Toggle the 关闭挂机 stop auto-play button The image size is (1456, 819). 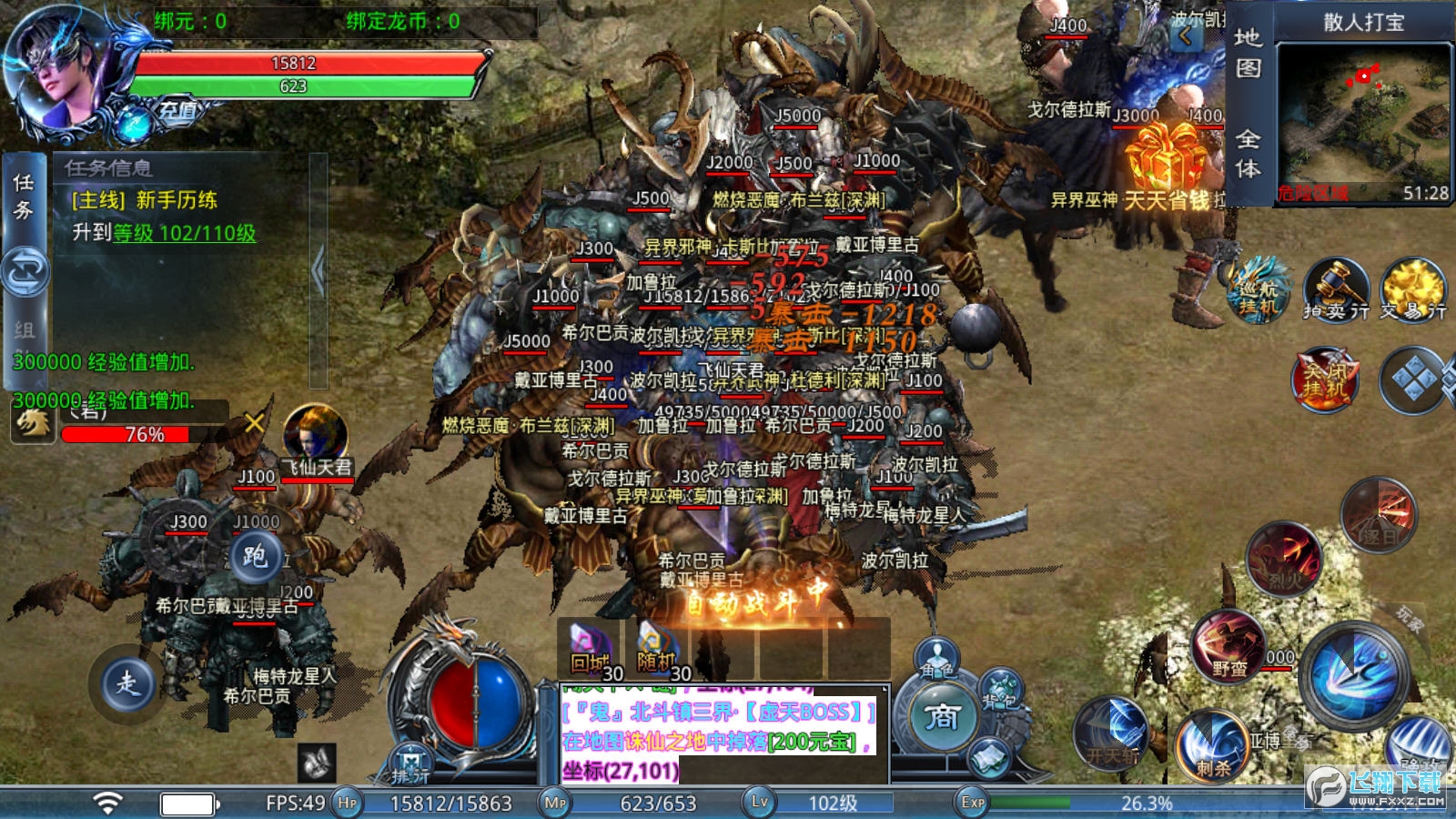1325,379
